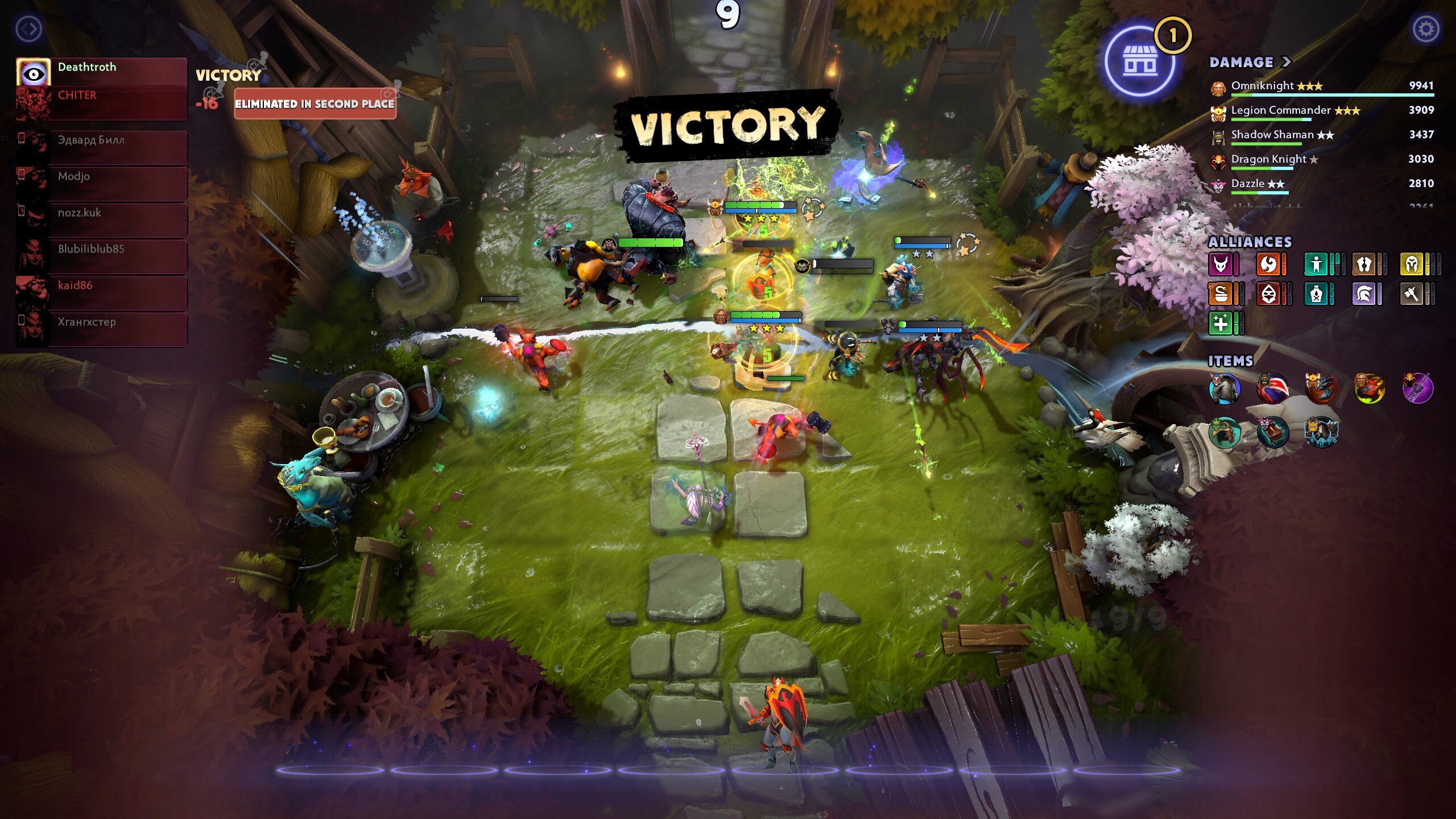Select the chainmail armor item icon
Viewport: 1456px width, 819px height.
[1223, 389]
